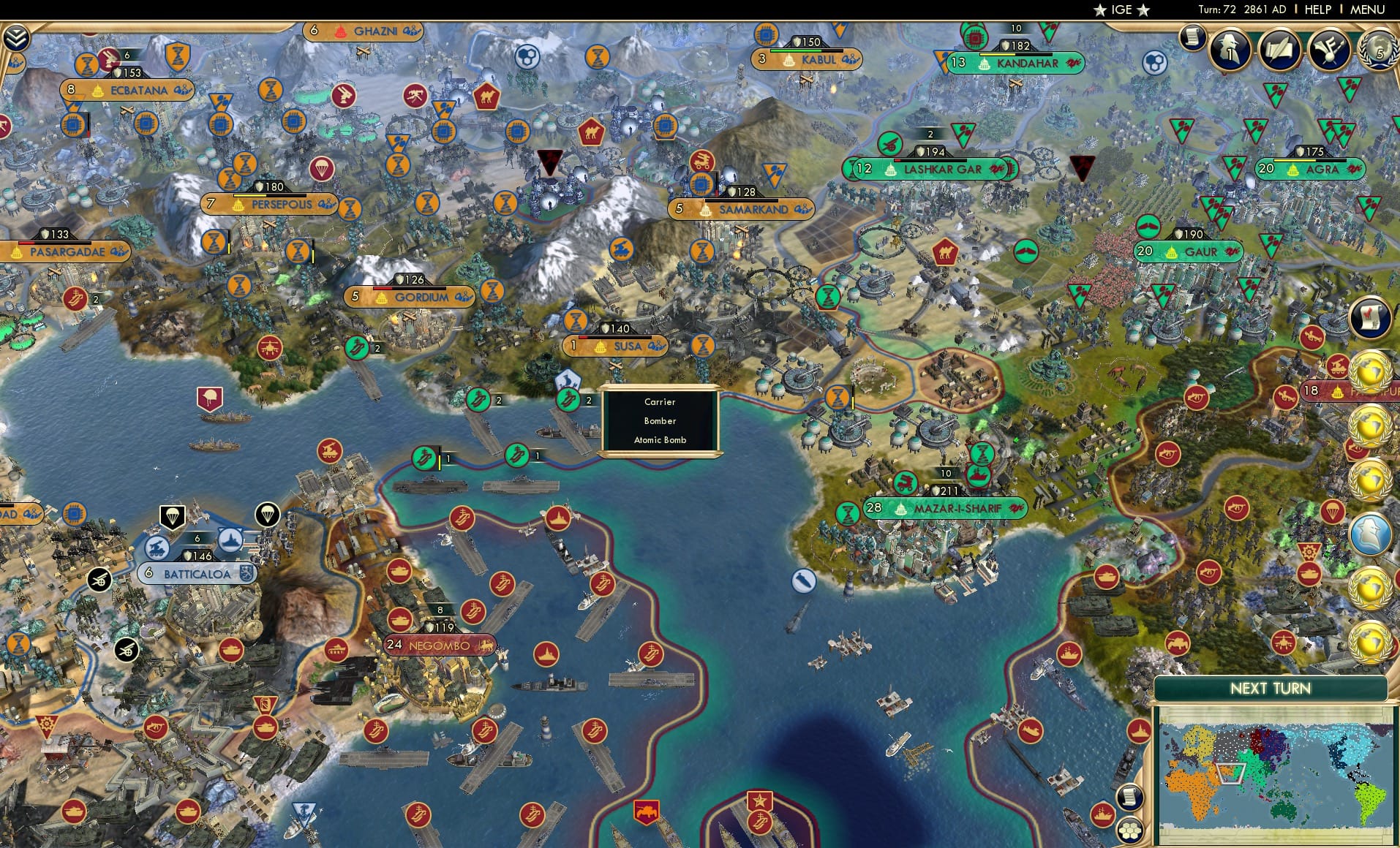Click the blue spy notification on right edge
This screenshot has width=1400, height=848.
(x=1370, y=531)
